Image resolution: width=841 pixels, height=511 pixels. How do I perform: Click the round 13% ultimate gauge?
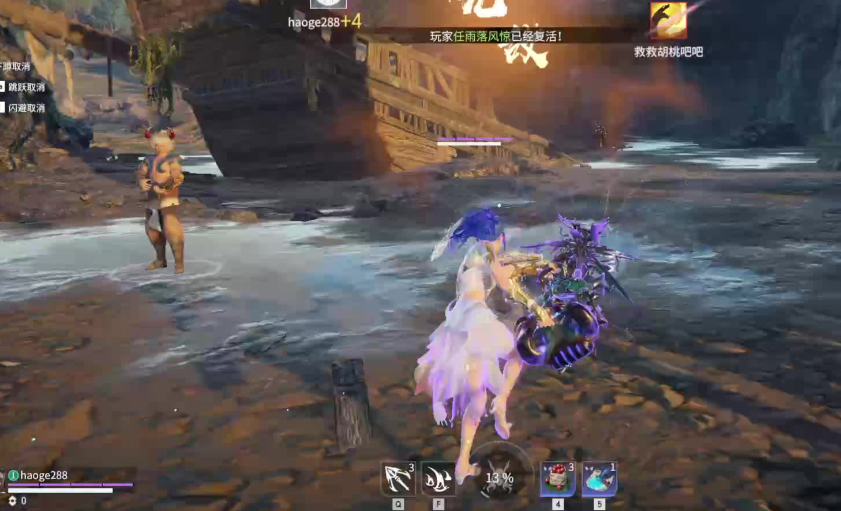pos(498,476)
